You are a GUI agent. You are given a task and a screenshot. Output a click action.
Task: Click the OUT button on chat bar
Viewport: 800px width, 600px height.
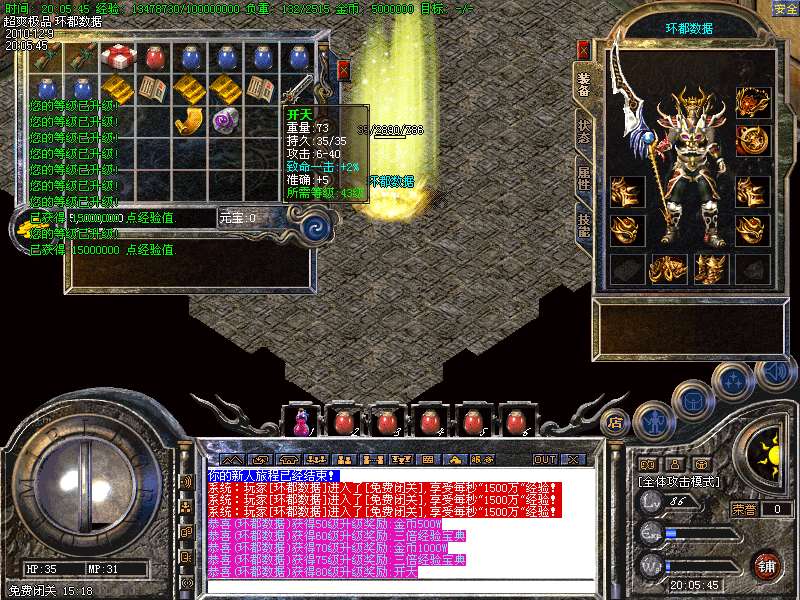544,459
